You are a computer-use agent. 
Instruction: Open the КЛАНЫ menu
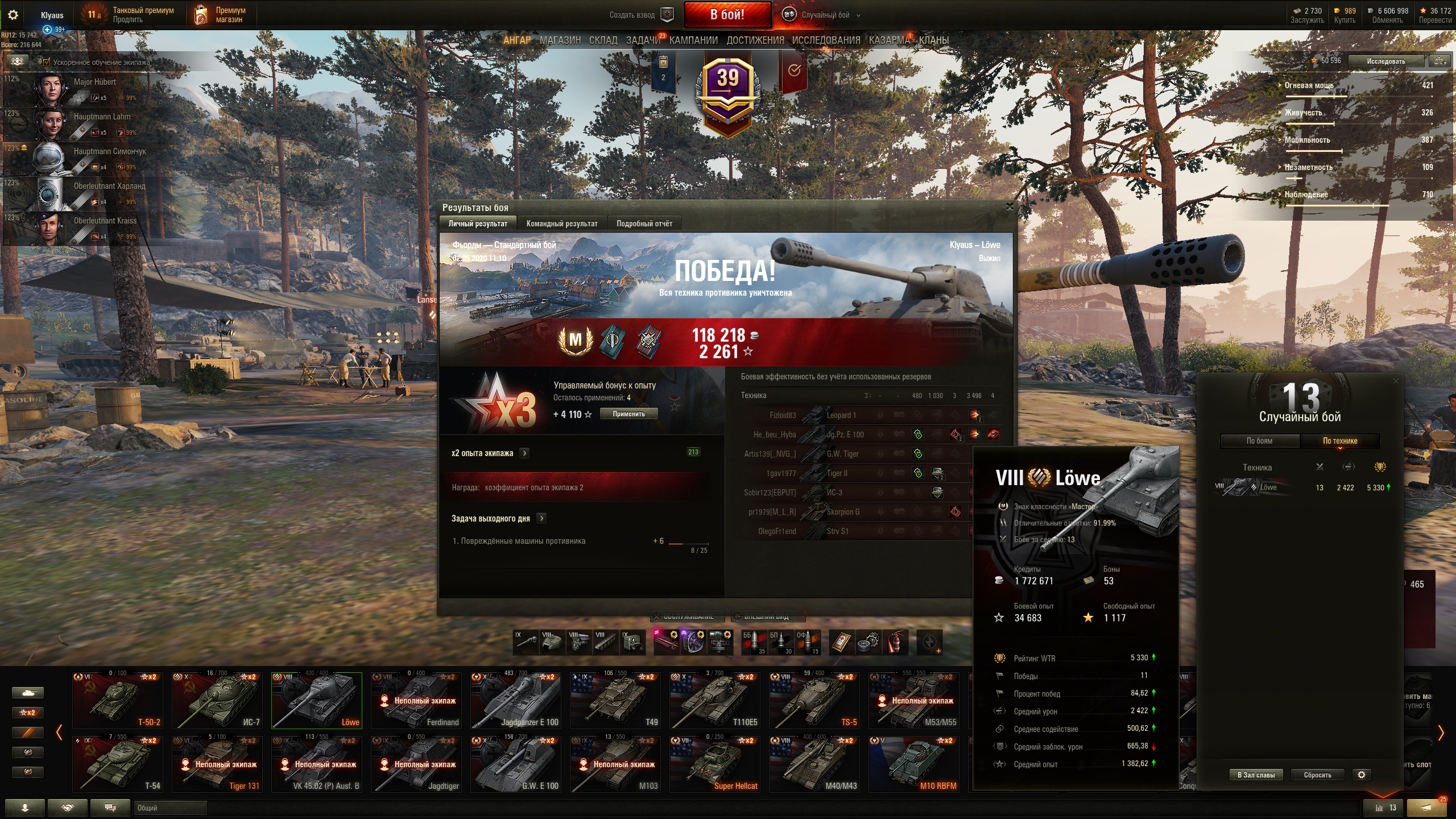pos(933,40)
